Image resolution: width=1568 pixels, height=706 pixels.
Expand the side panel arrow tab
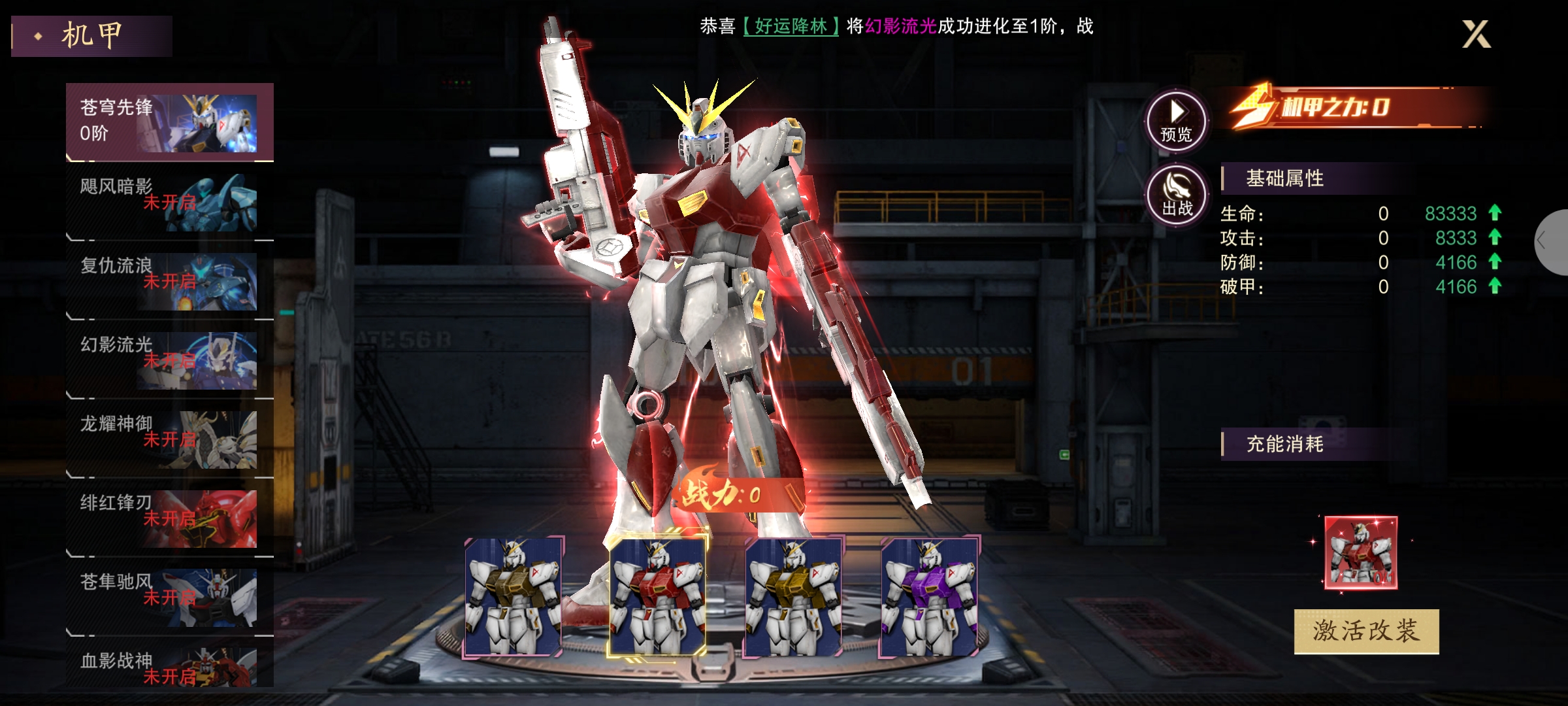tap(1551, 242)
